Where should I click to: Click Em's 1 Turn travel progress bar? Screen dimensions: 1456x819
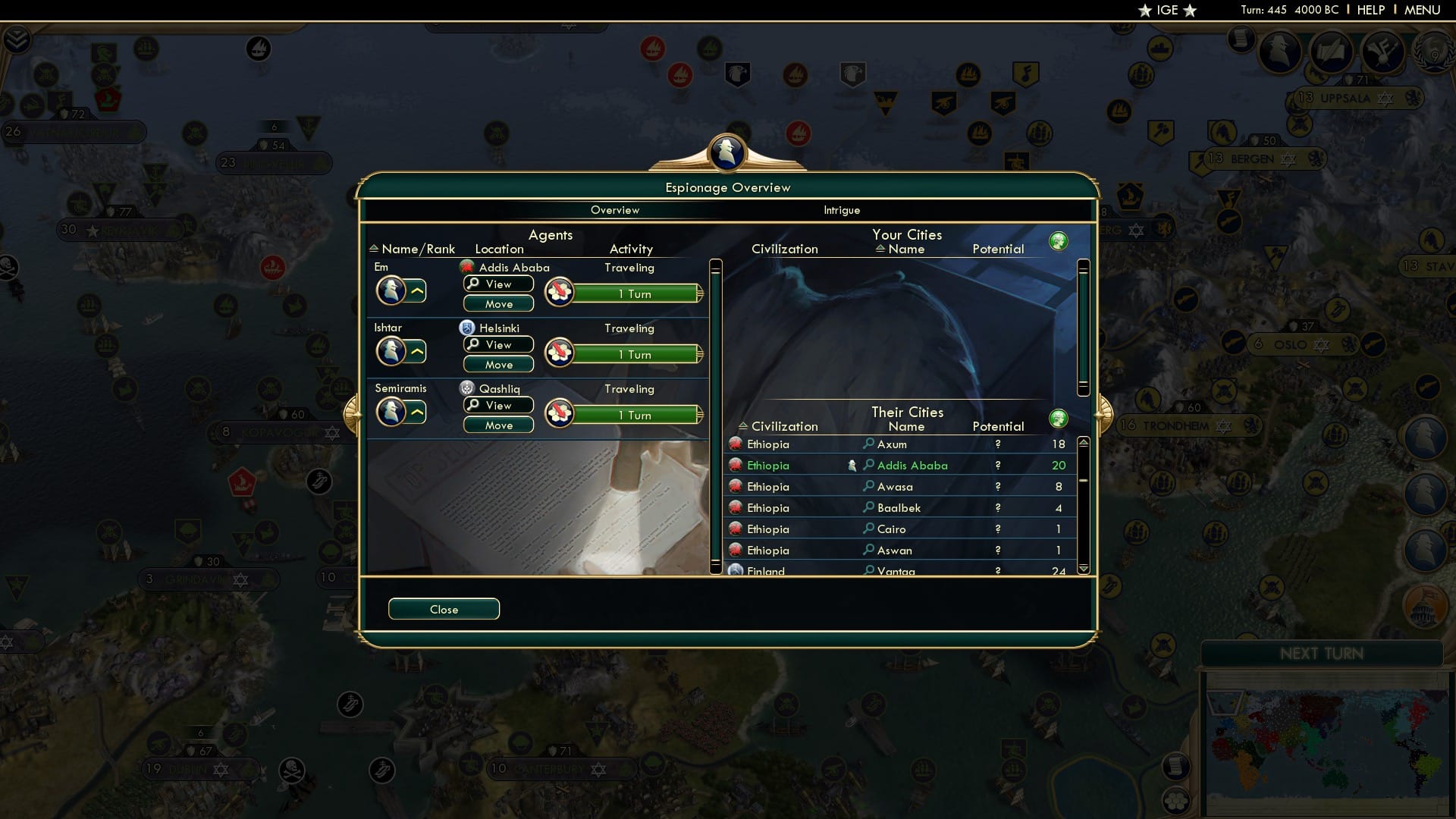point(637,293)
